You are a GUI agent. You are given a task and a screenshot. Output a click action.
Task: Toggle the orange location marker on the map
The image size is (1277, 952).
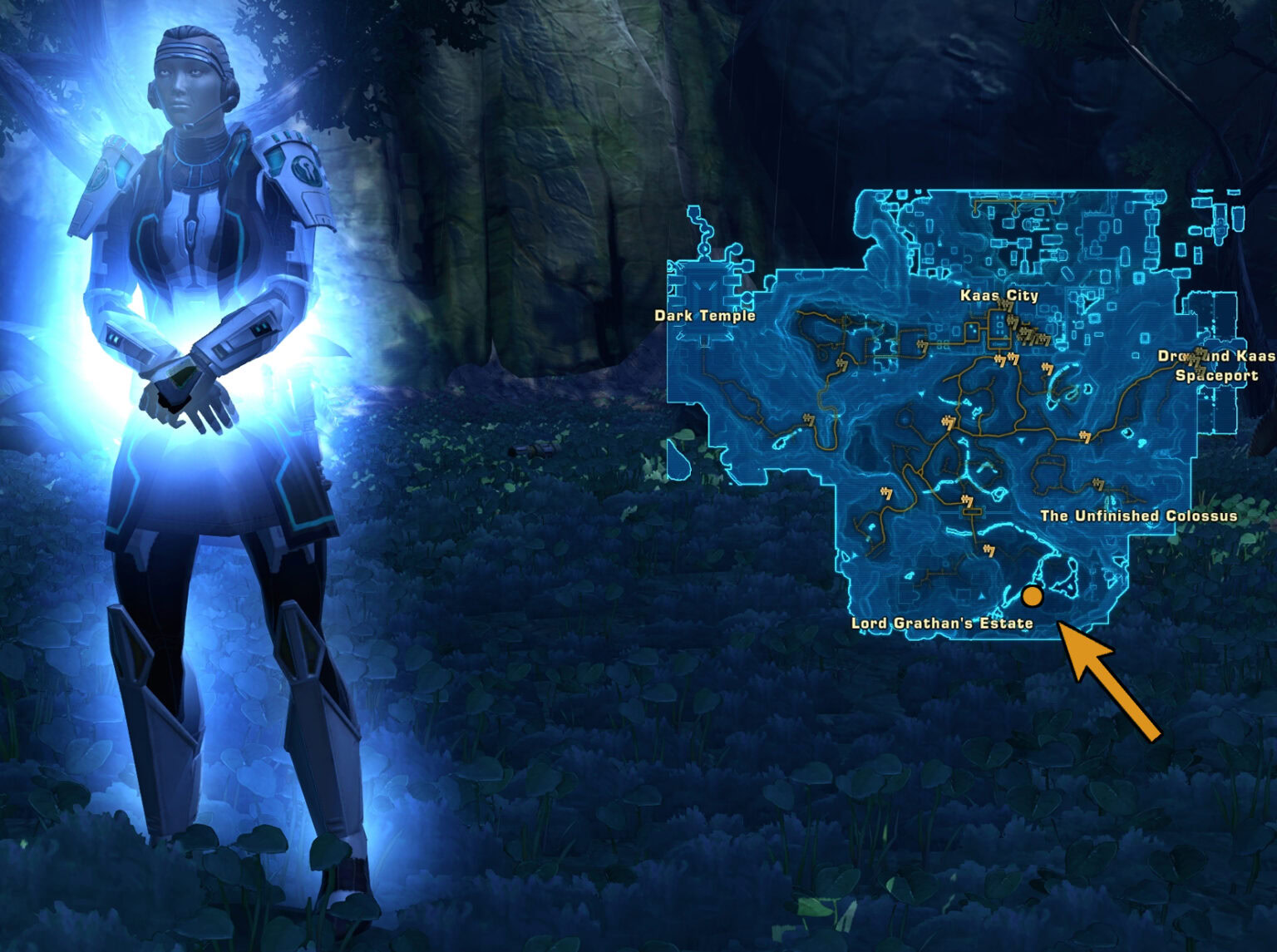(1032, 596)
